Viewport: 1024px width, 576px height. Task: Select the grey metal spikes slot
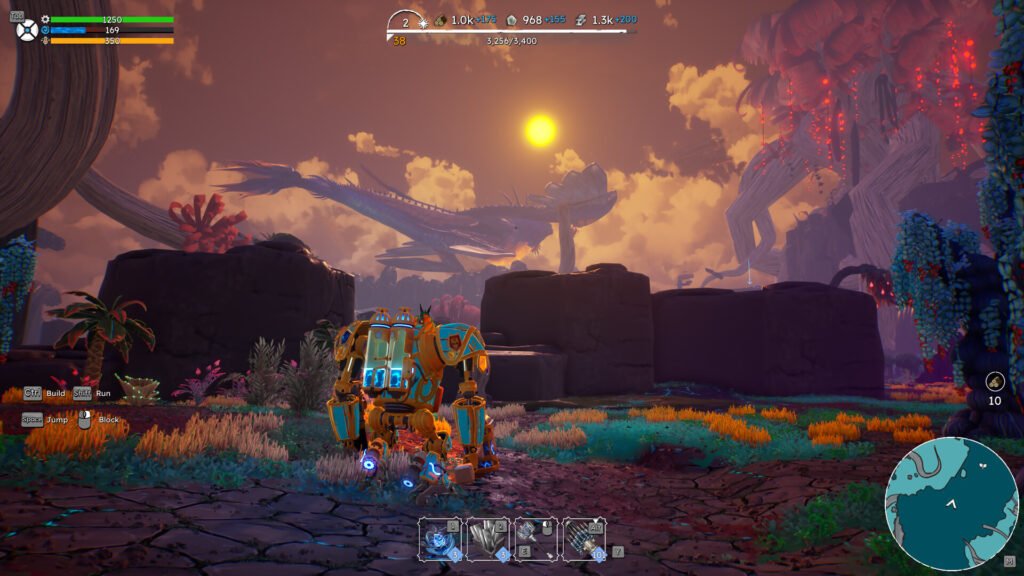coord(488,538)
